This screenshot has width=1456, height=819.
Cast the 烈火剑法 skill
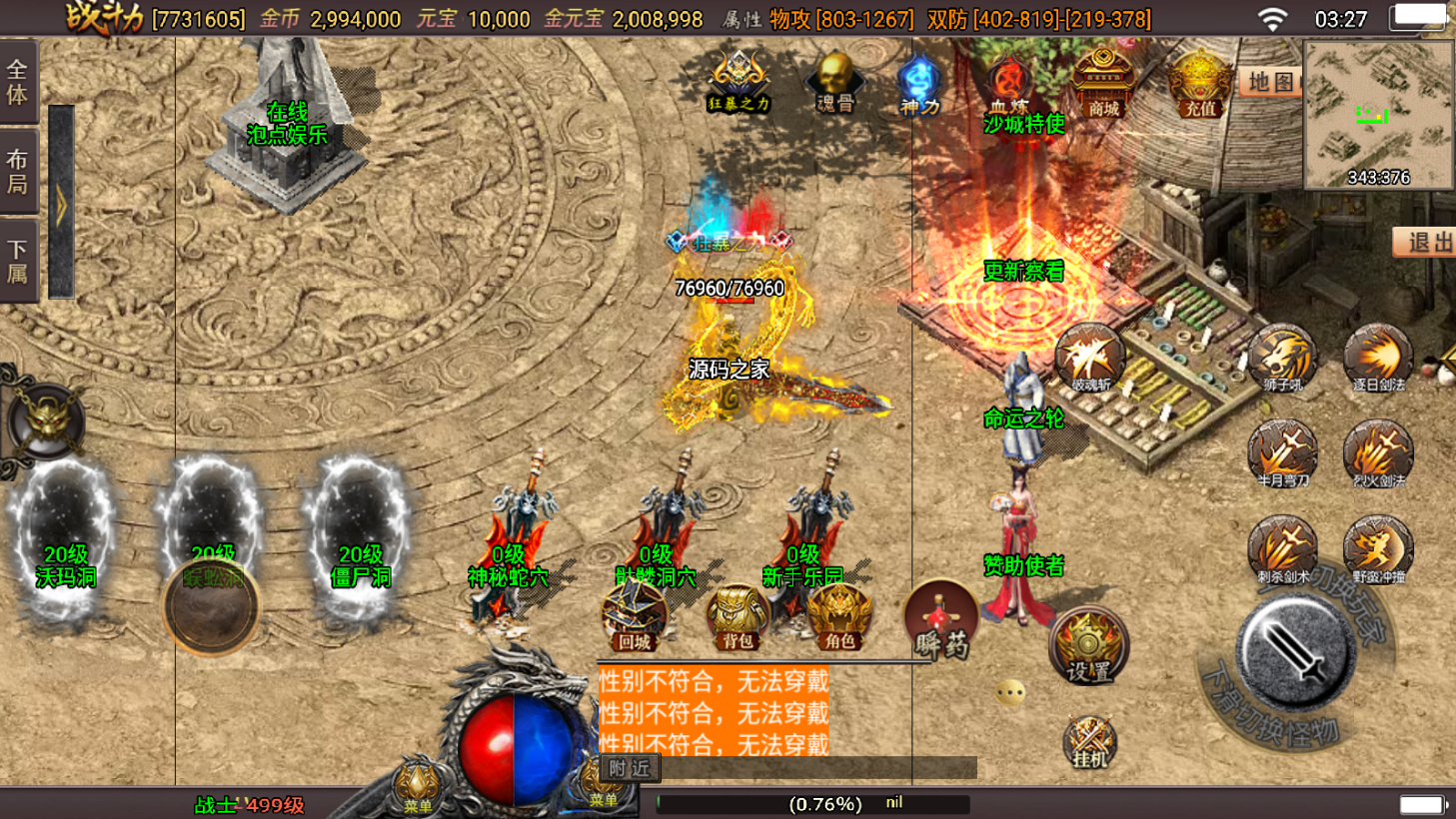(1378, 452)
